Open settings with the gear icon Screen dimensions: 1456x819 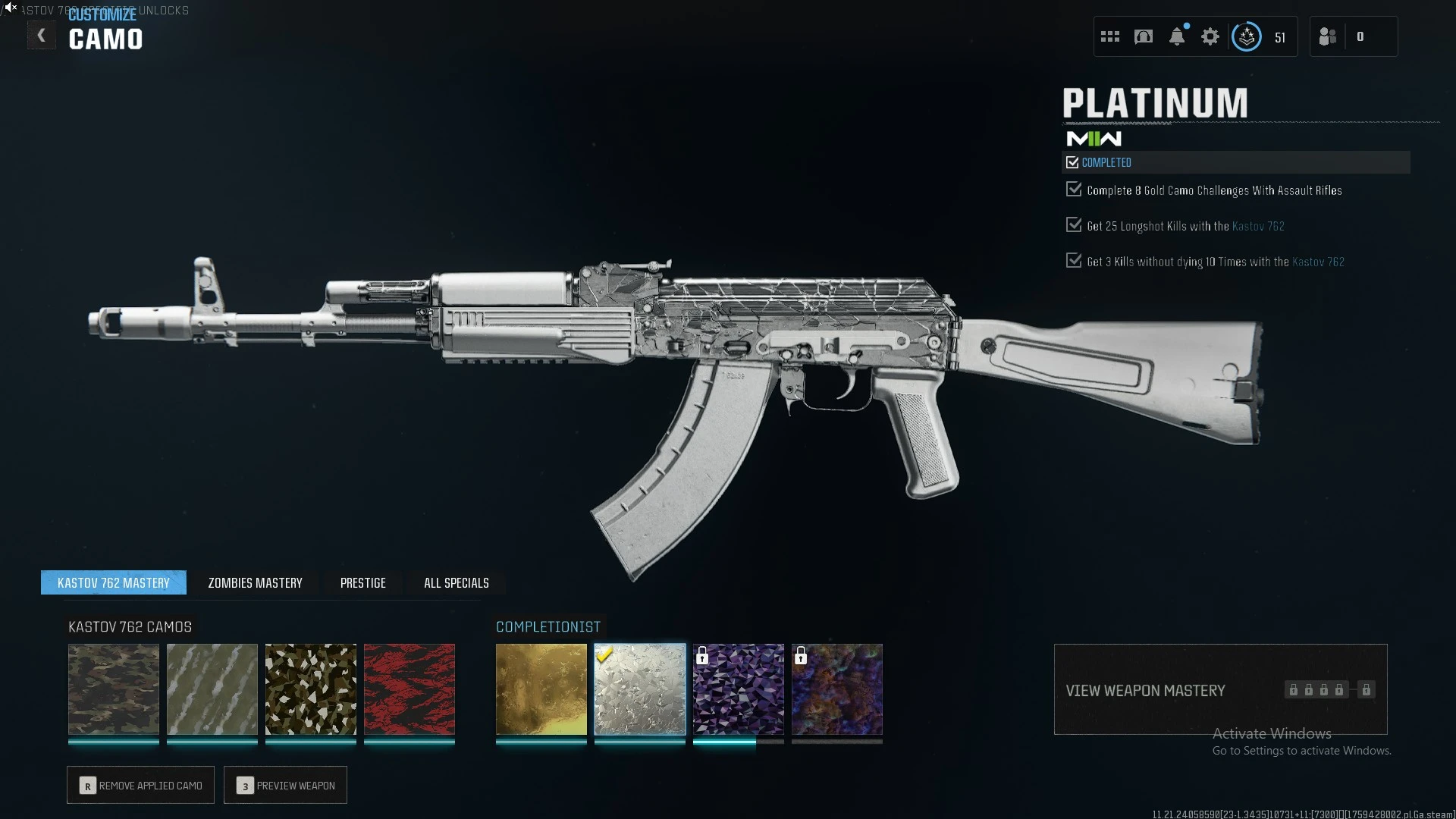[1210, 36]
